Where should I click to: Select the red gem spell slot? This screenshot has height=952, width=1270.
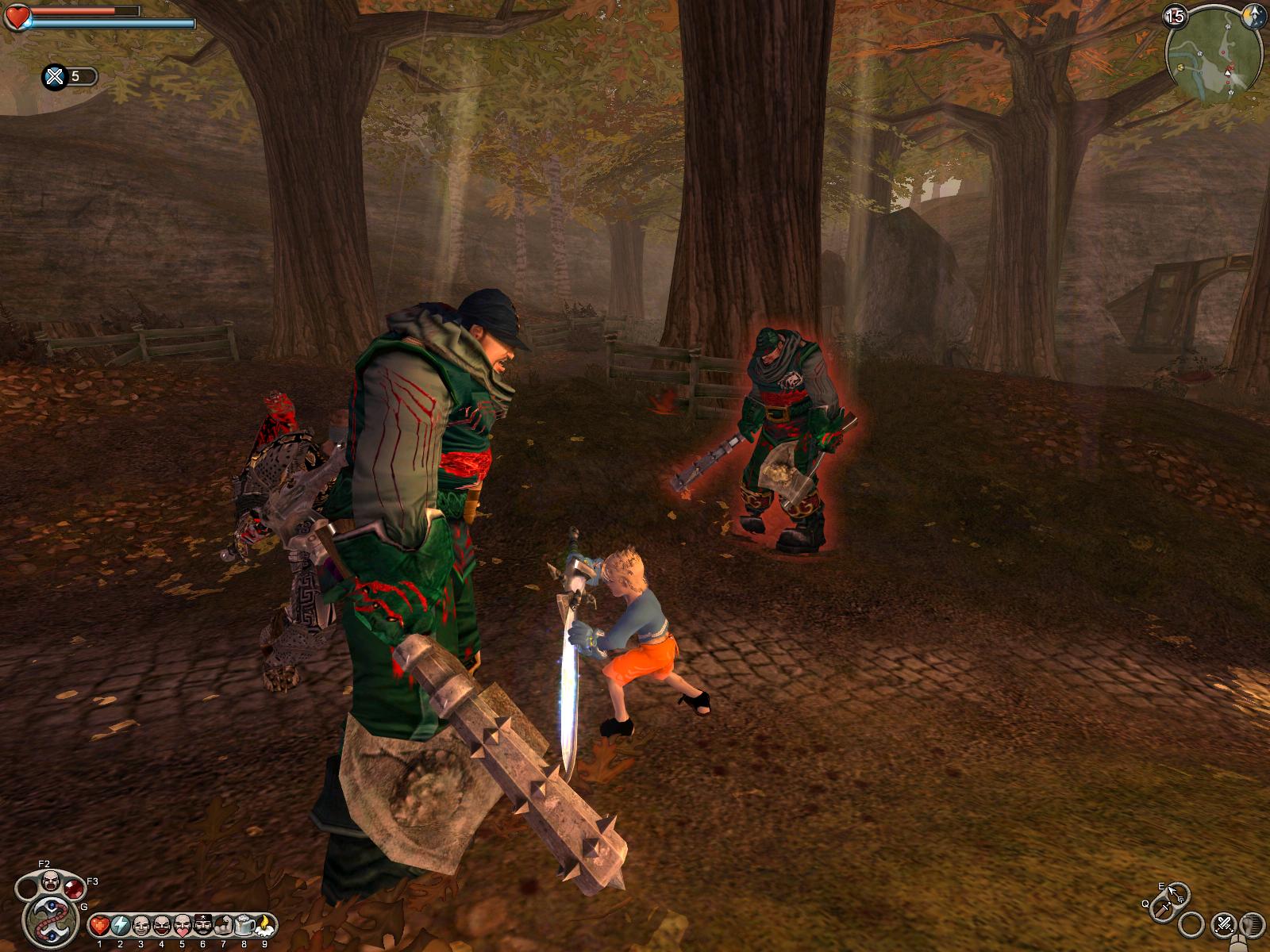click(74, 887)
